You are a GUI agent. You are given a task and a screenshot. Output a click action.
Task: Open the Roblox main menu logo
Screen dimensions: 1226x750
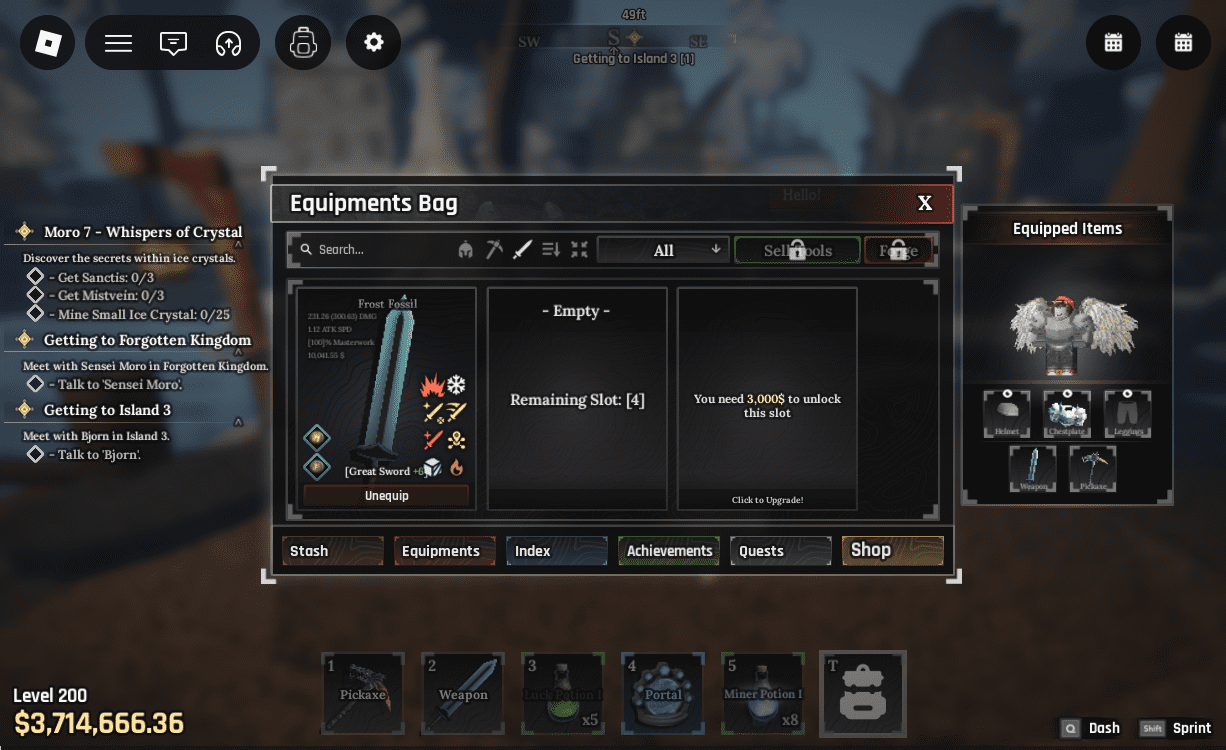tap(48, 44)
